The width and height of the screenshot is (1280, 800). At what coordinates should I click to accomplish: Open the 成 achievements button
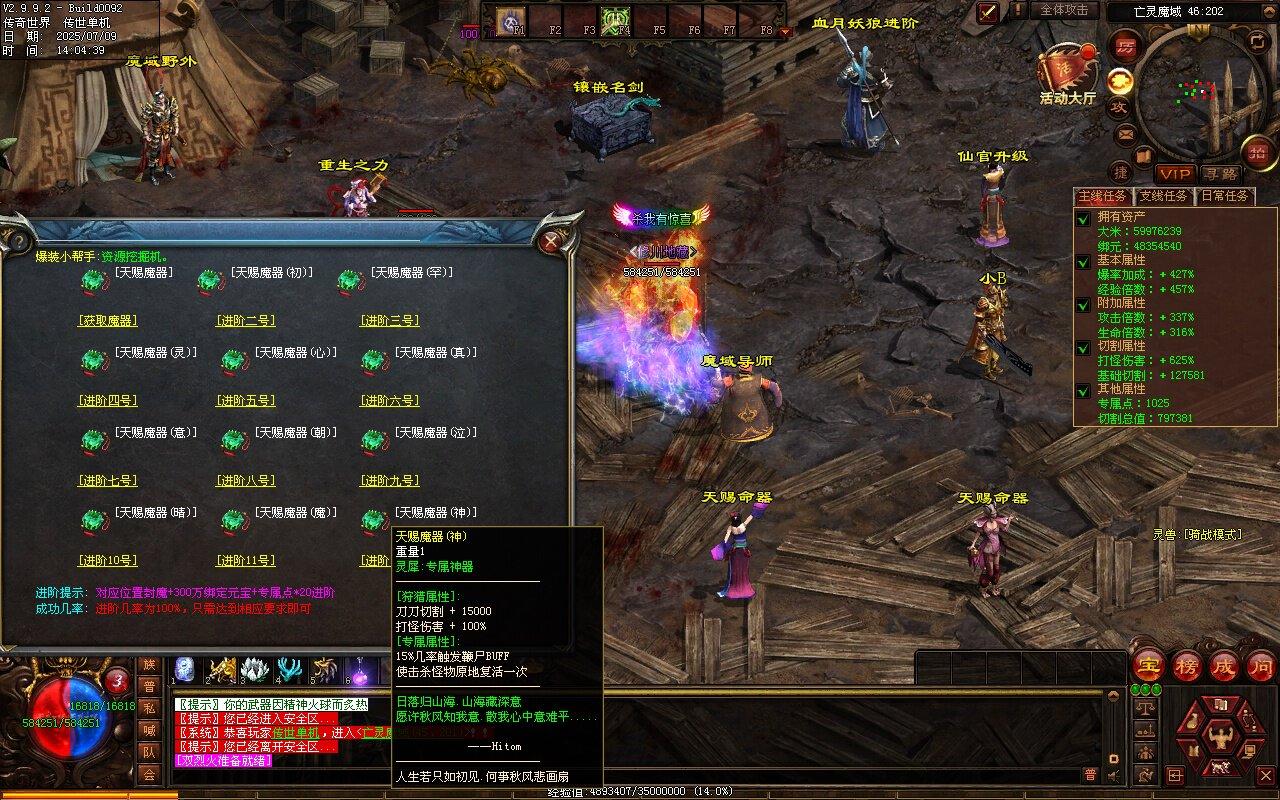click(1224, 666)
